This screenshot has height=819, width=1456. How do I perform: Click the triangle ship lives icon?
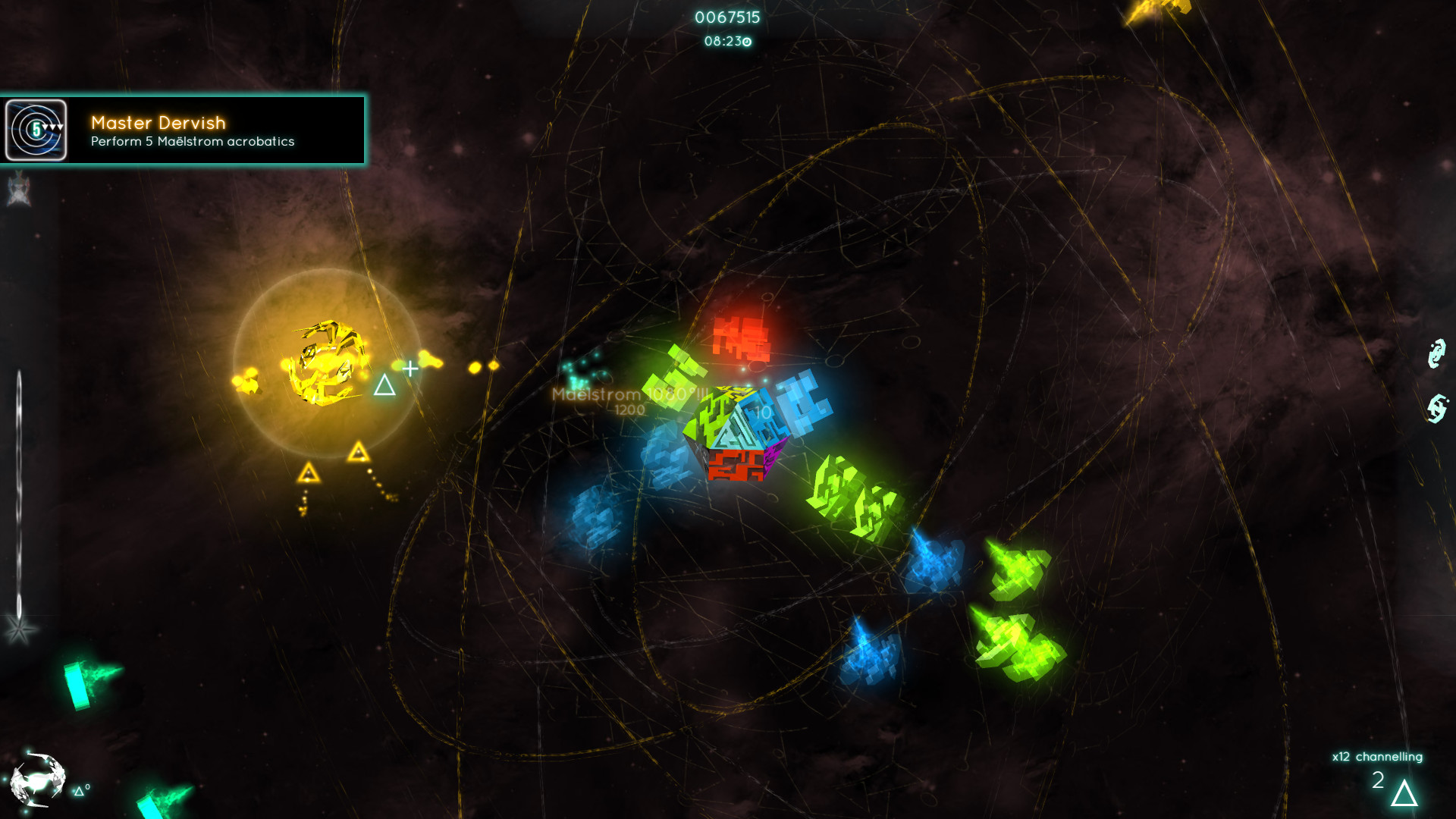1404,793
